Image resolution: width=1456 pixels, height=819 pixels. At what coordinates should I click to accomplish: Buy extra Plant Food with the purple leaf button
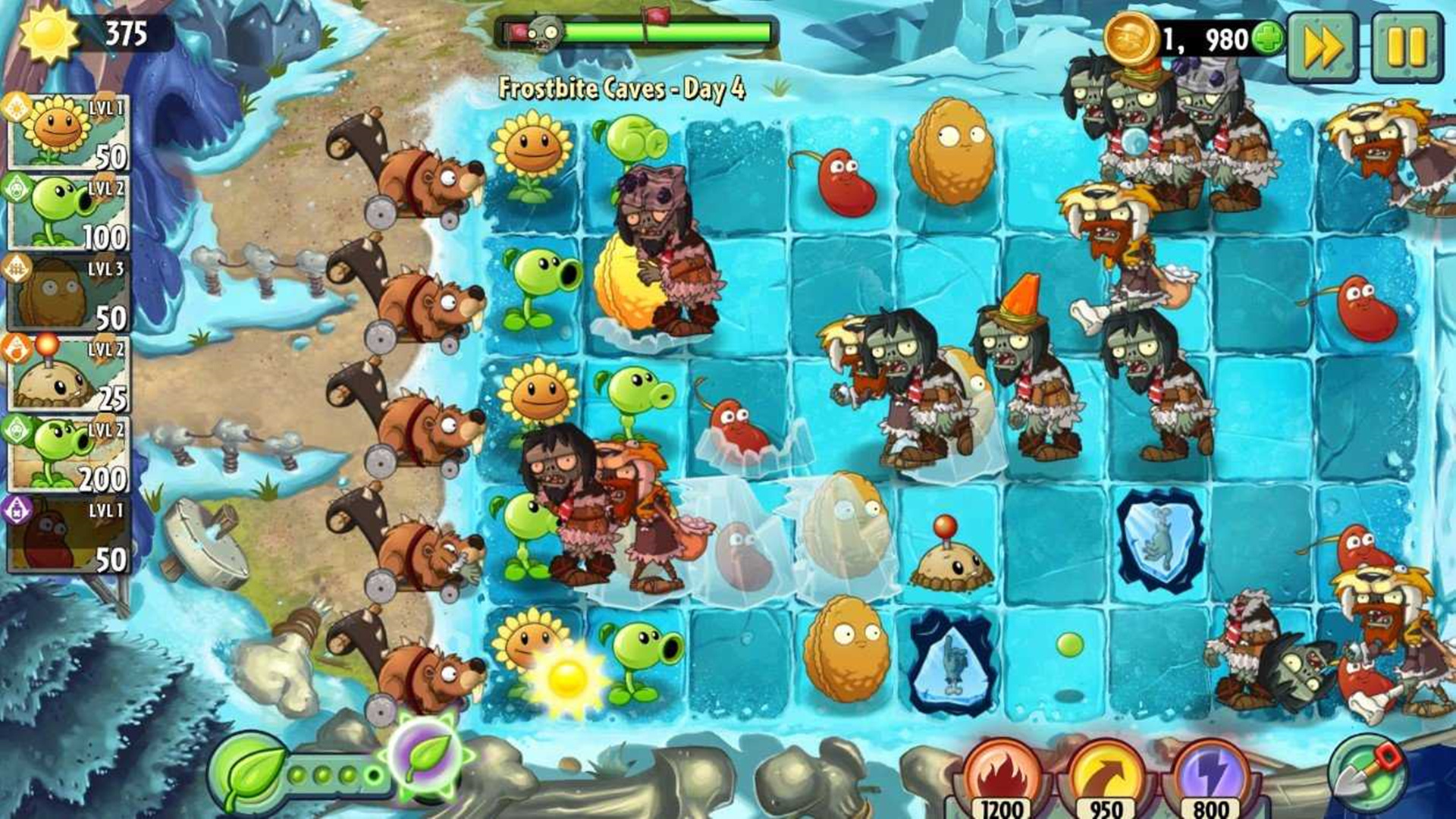pos(428,755)
